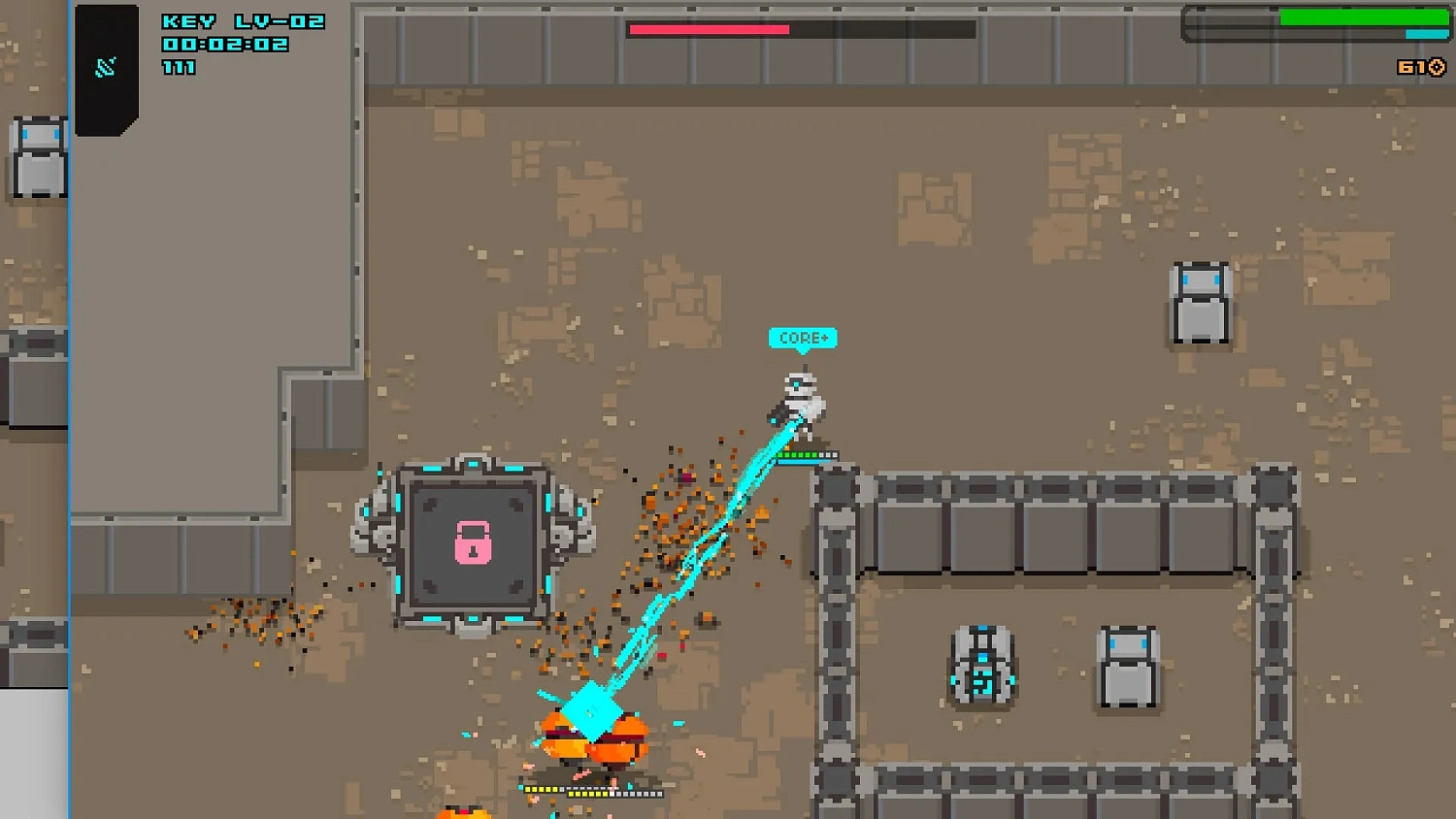
Task: Select the pink padlock on the locked vault
Action: 473,543
